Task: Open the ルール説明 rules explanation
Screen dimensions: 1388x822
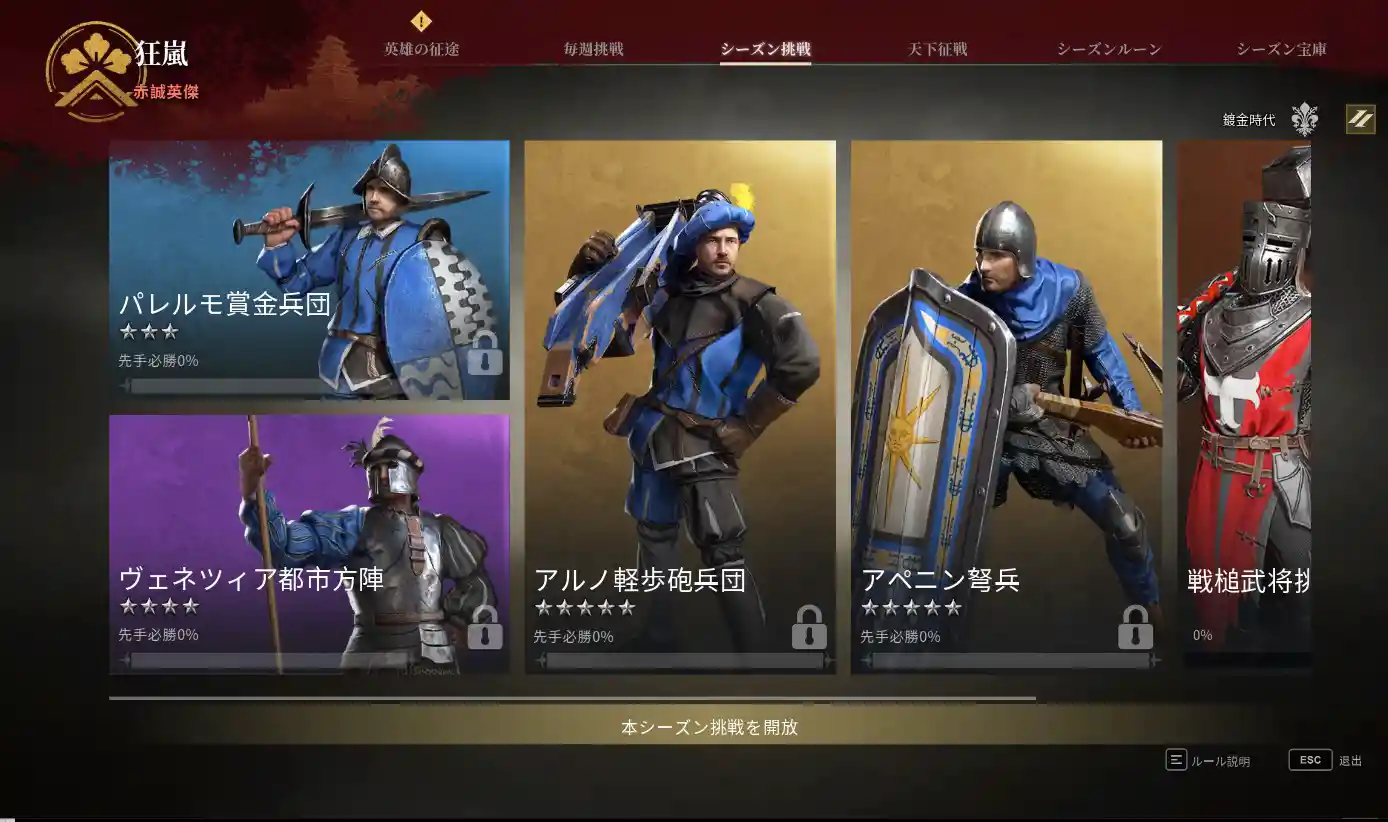Action: coord(1221,760)
